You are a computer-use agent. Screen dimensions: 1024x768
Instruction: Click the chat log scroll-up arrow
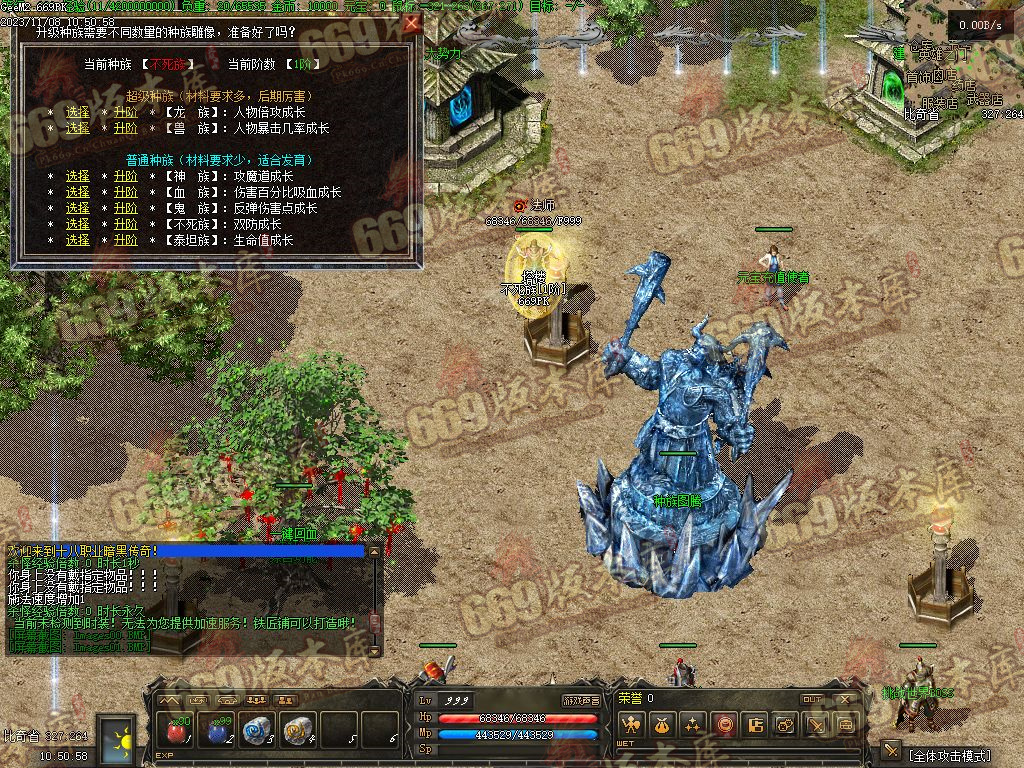pos(375,550)
